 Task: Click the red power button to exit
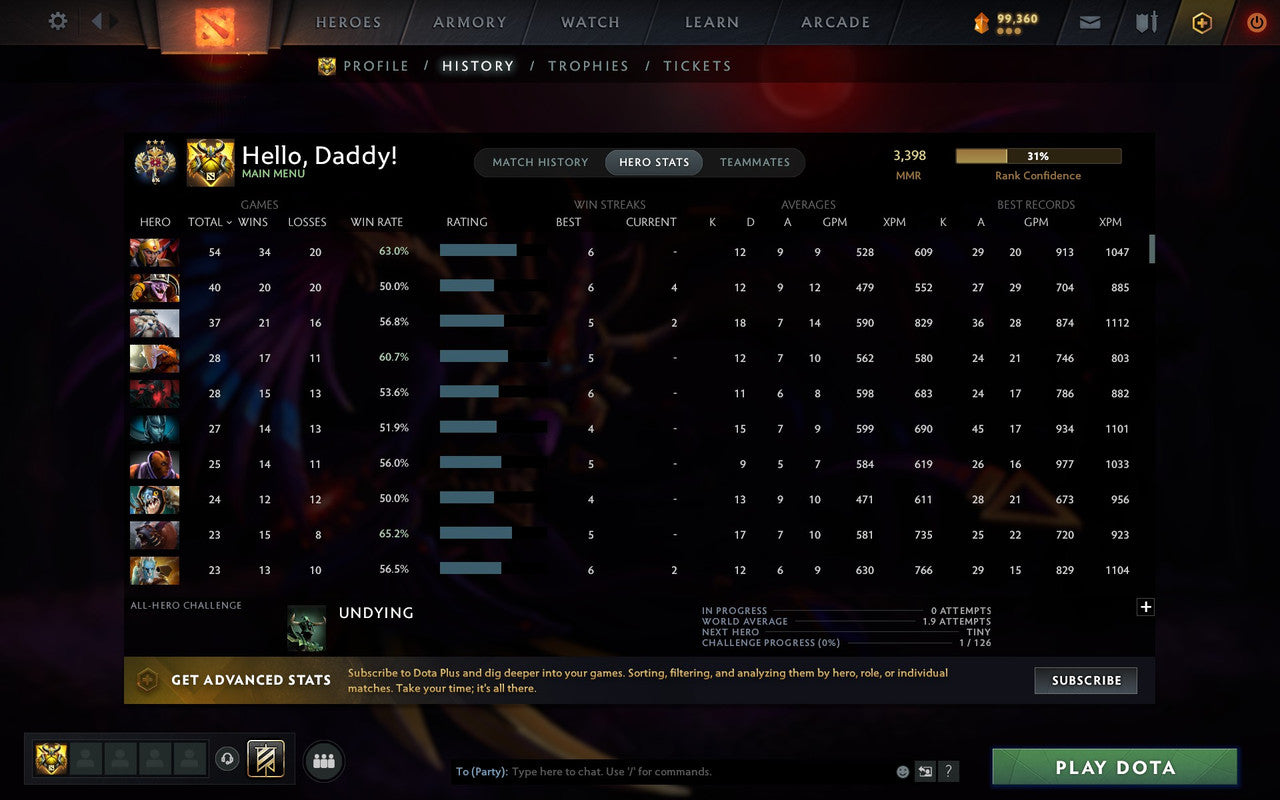1256,21
